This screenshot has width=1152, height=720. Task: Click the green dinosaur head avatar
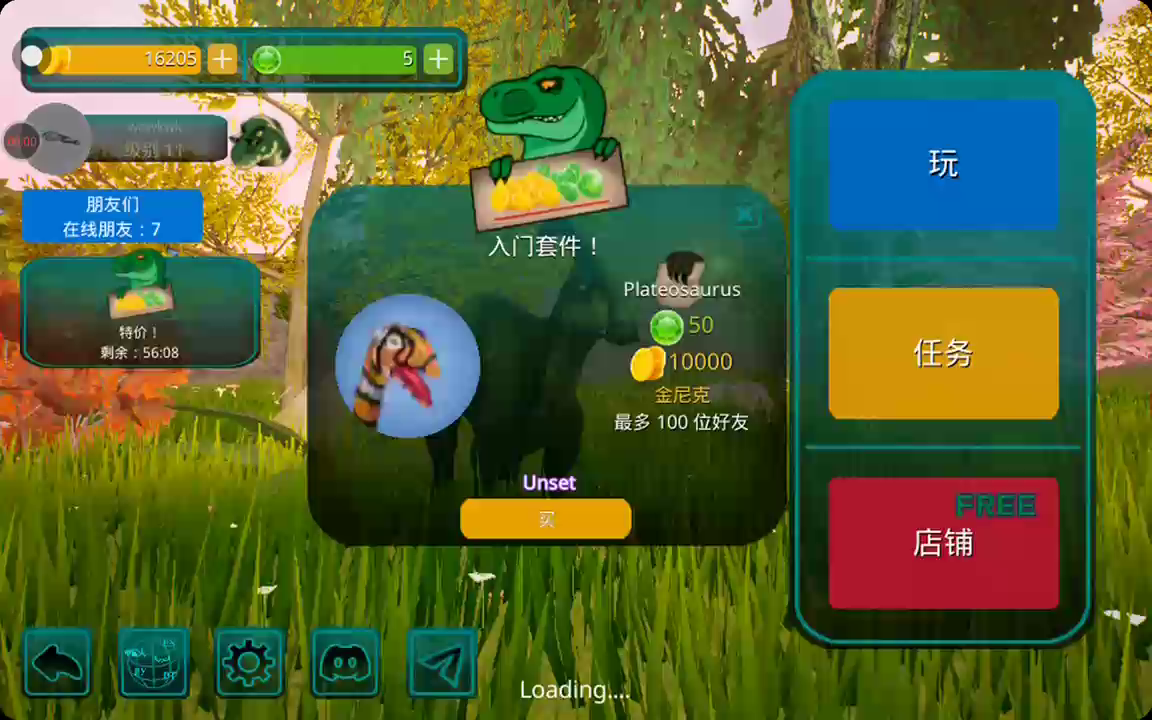pos(260,140)
